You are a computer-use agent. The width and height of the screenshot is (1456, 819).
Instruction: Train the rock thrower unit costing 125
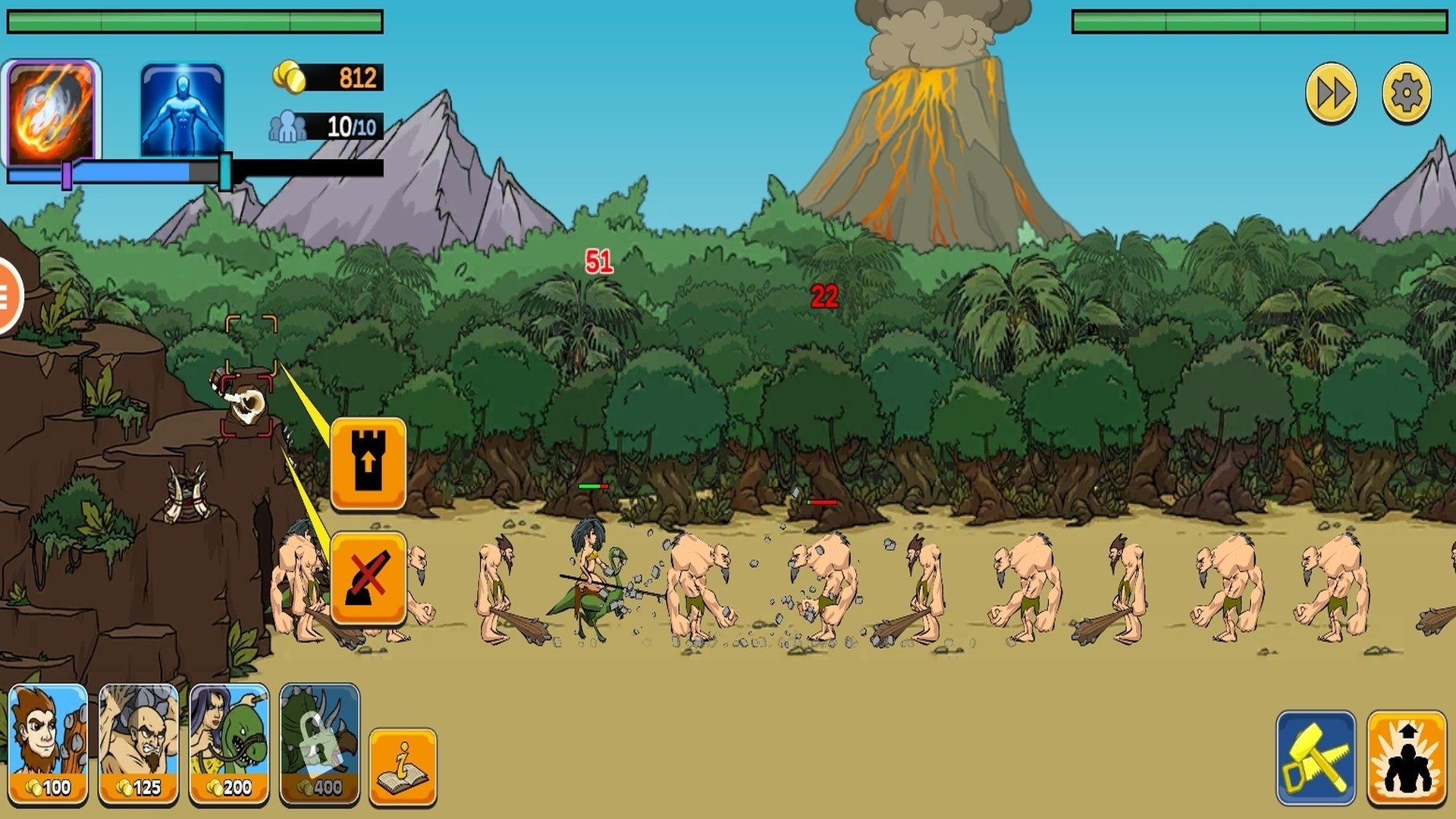[139, 743]
